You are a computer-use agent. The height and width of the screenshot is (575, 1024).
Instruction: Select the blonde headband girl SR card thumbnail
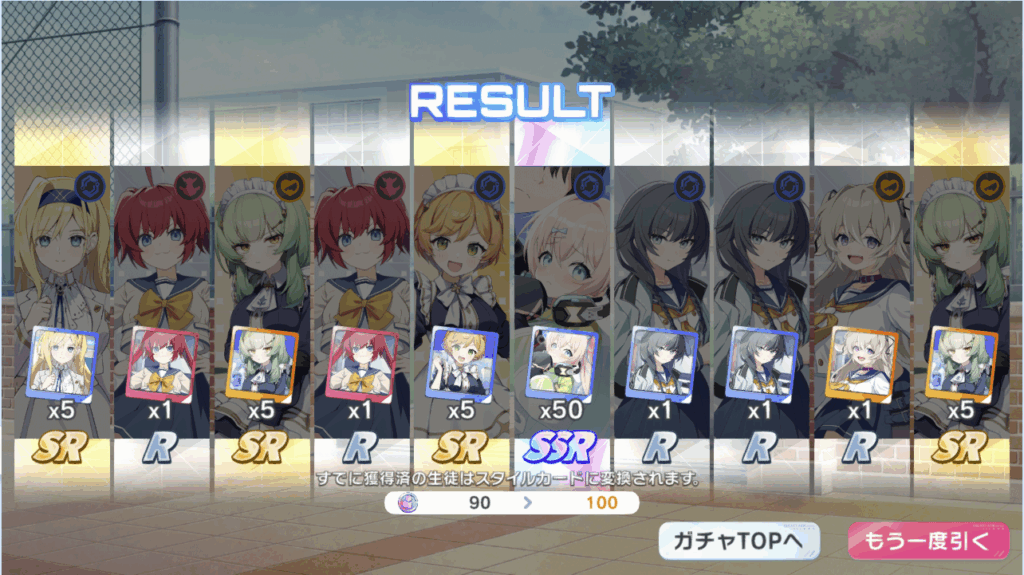pyautogui.click(x=63, y=363)
